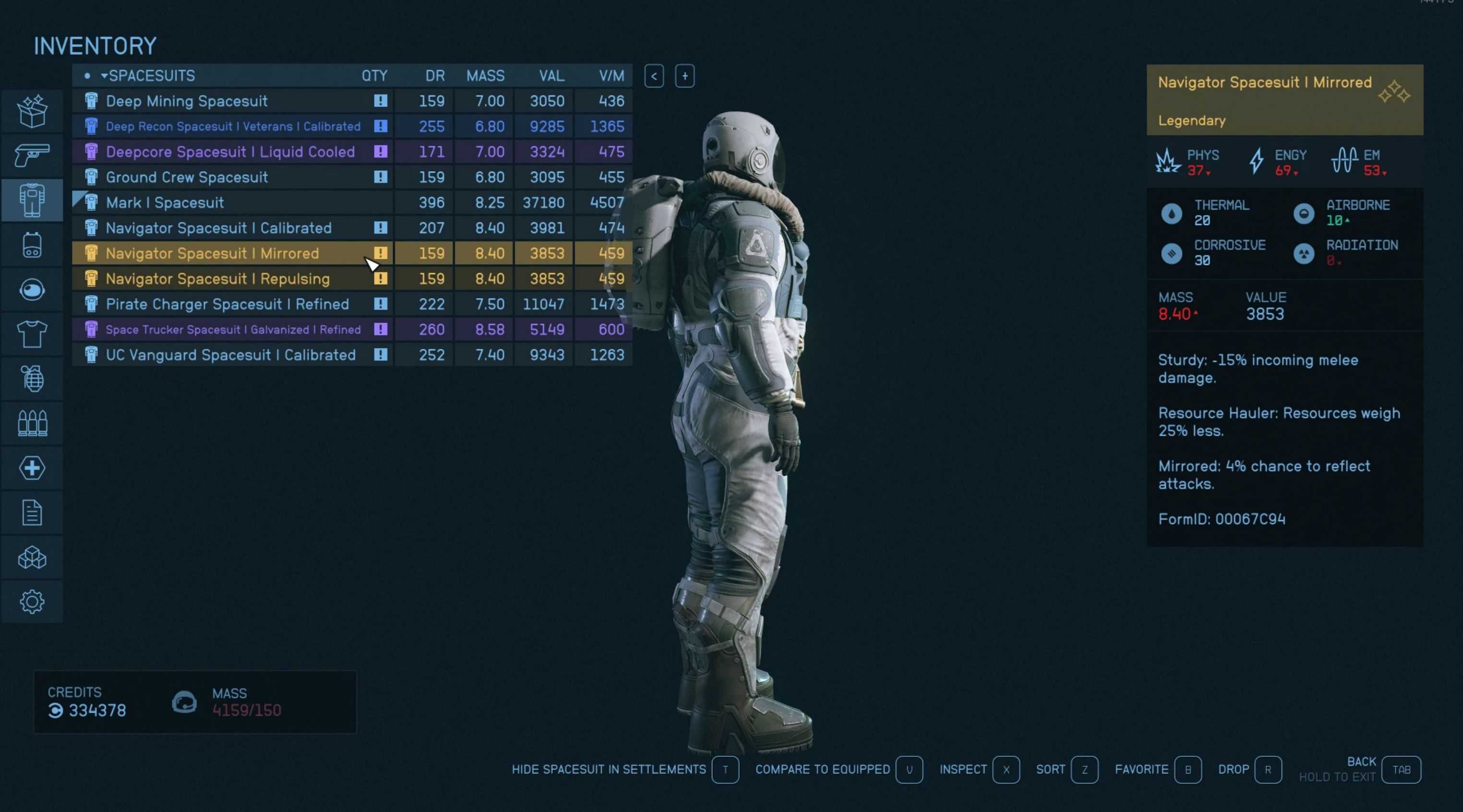The image size is (1463, 812).
Task: Switch to the Helmets category tab
Action: click(x=32, y=290)
